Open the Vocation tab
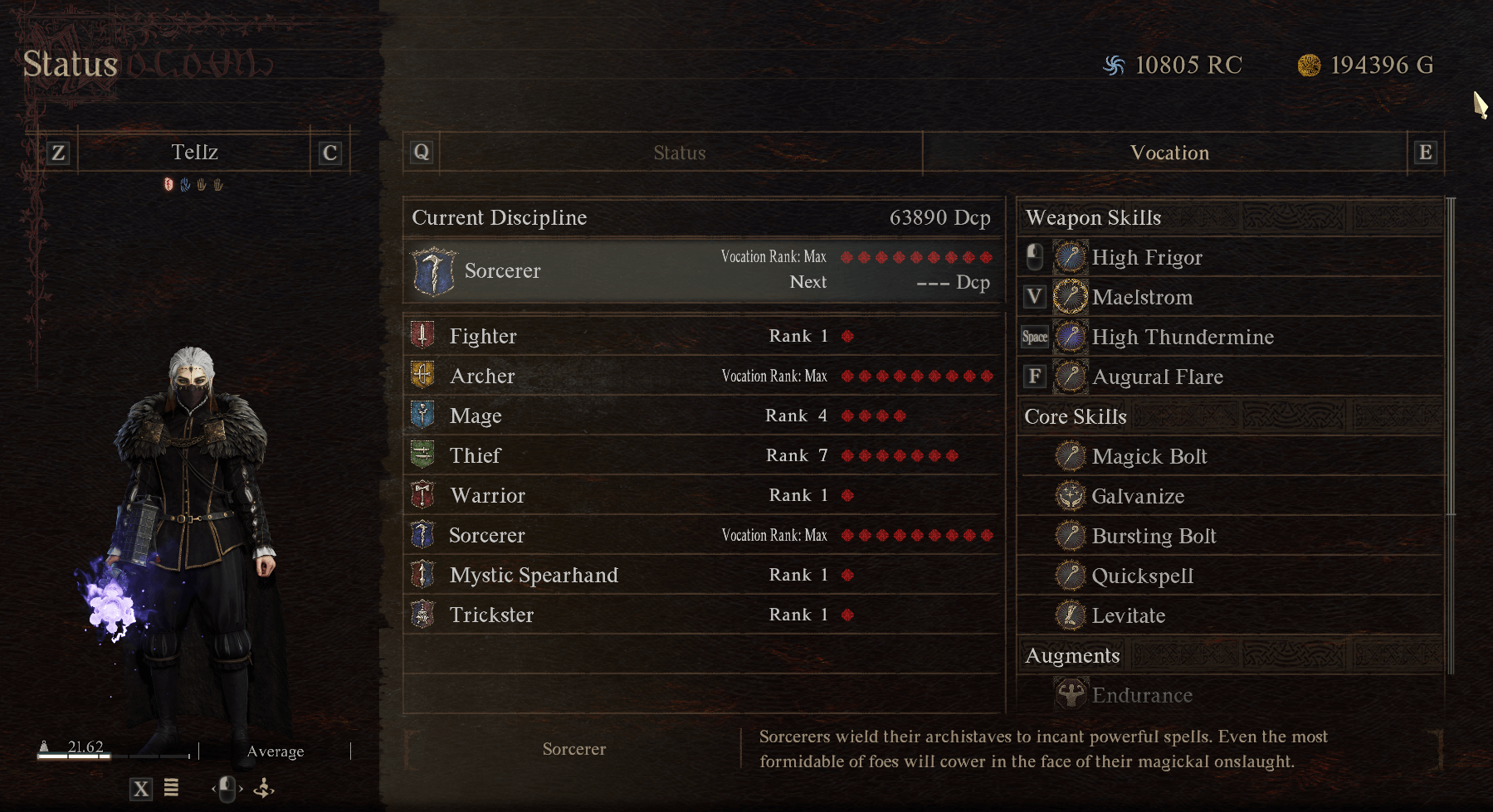 (x=1169, y=153)
